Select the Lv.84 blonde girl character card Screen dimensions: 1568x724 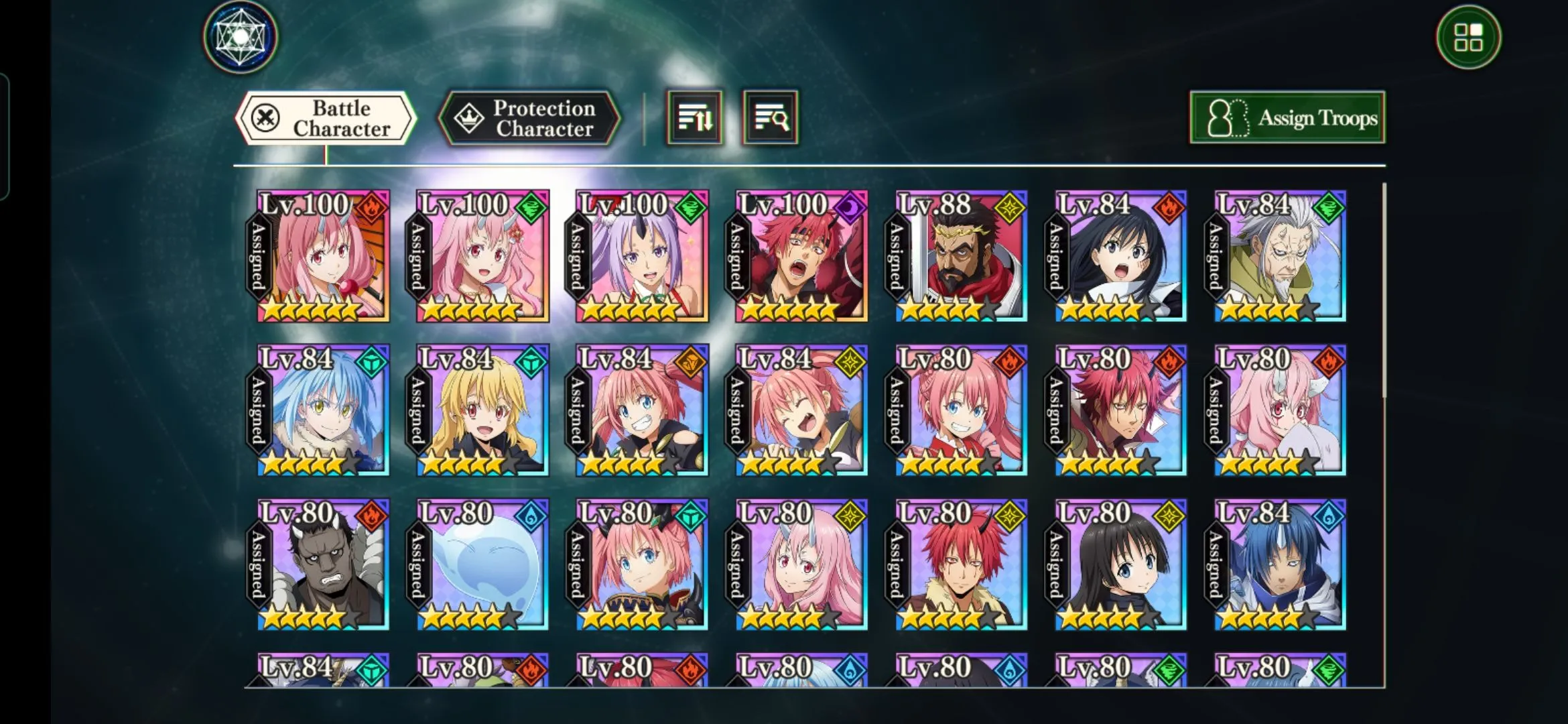pos(482,410)
